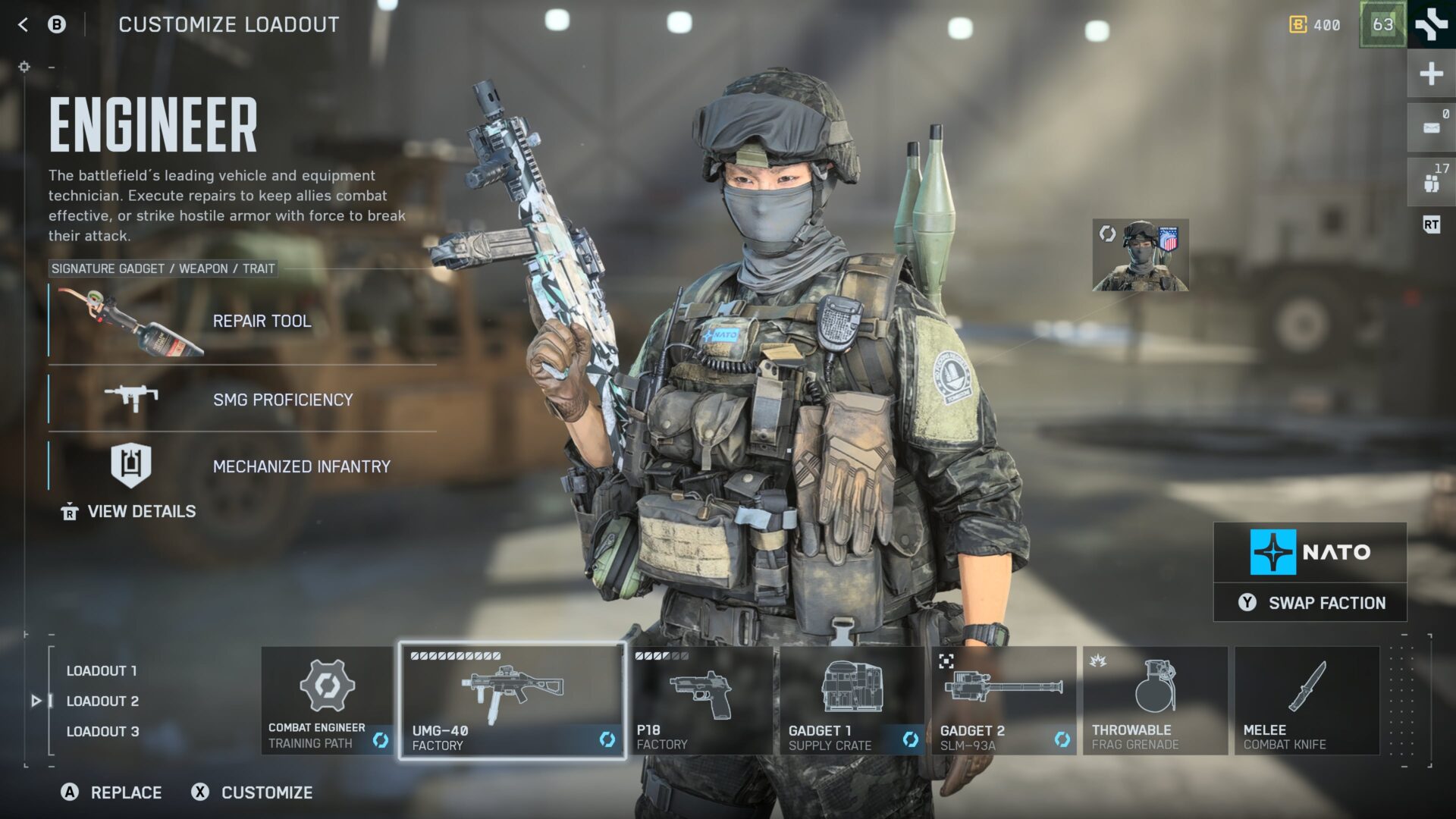
Task: Choose Loadout 2
Action: pyautogui.click(x=102, y=701)
